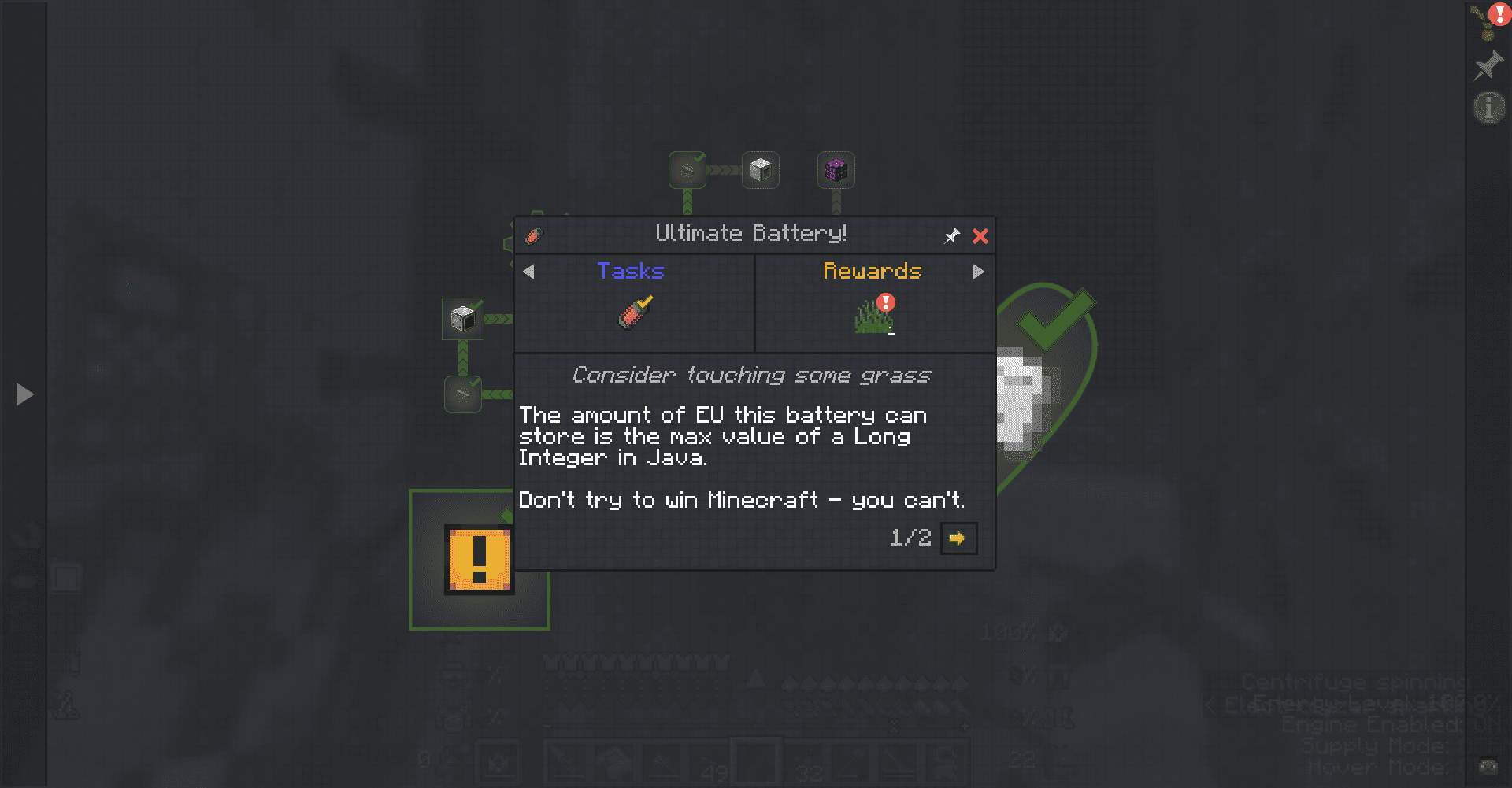Click the 1/2 page indicator
1512x788 pixels.
(x=910, y=538)
